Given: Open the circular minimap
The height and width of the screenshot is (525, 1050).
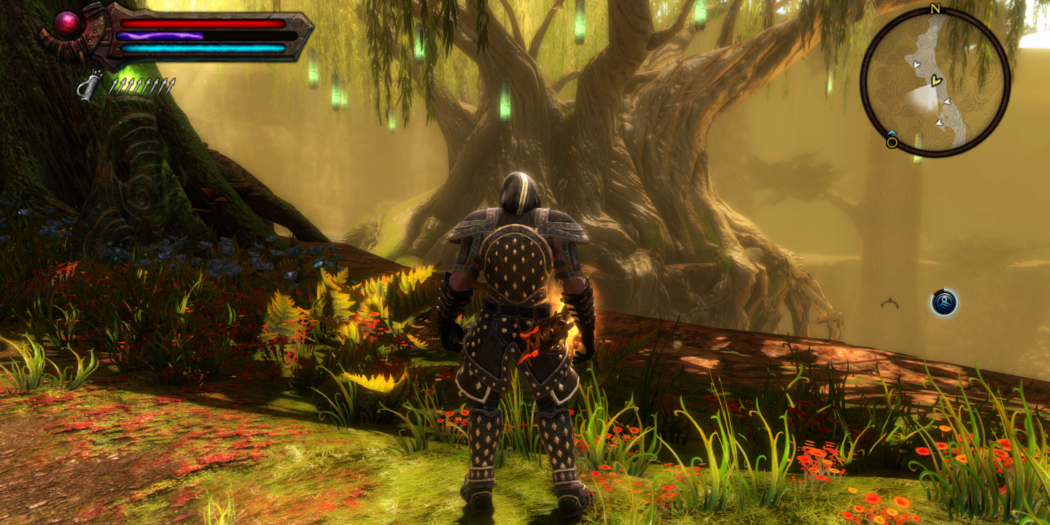Looking at the screenshot, I should pyautogui.click(x=935, y=81).
